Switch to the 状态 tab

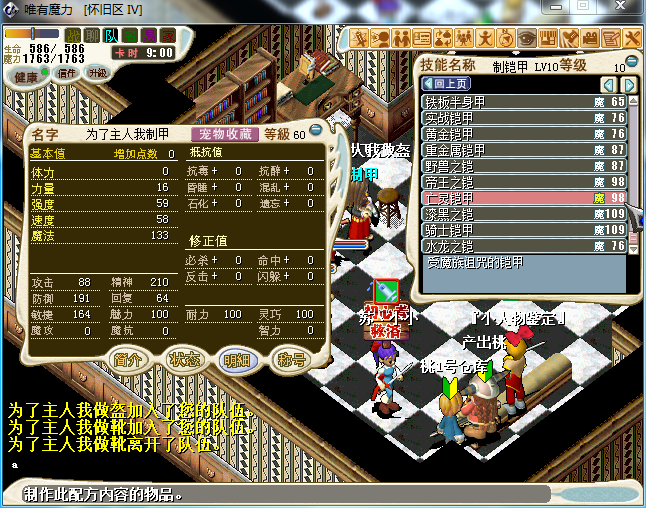coord(183,360)
